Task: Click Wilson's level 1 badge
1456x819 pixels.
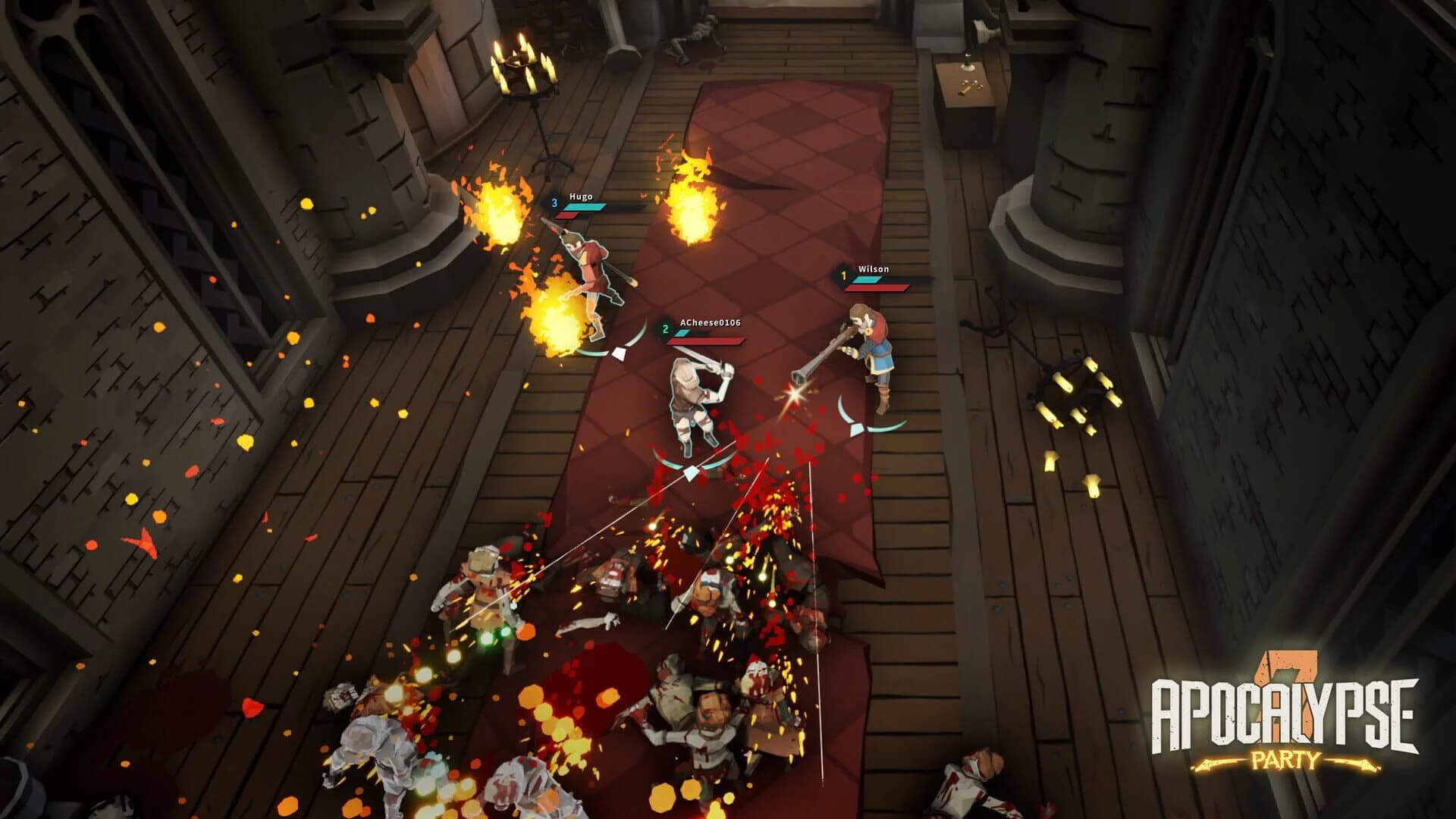Action: click(844, 276)
